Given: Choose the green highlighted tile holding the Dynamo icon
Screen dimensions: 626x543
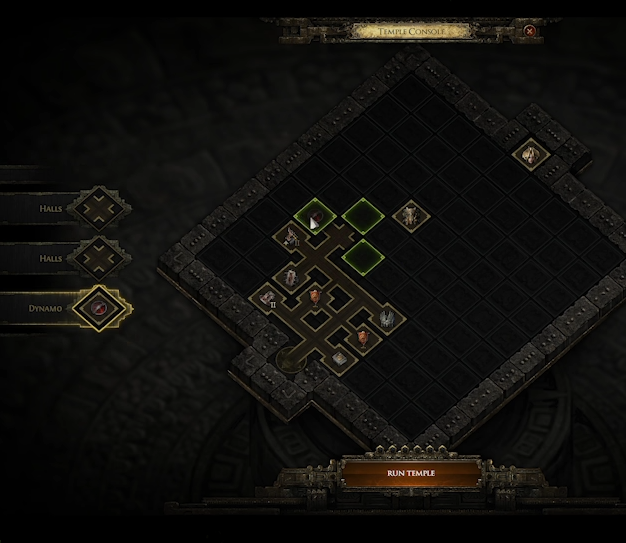Looking at the screenshot, I should (315, 215).
